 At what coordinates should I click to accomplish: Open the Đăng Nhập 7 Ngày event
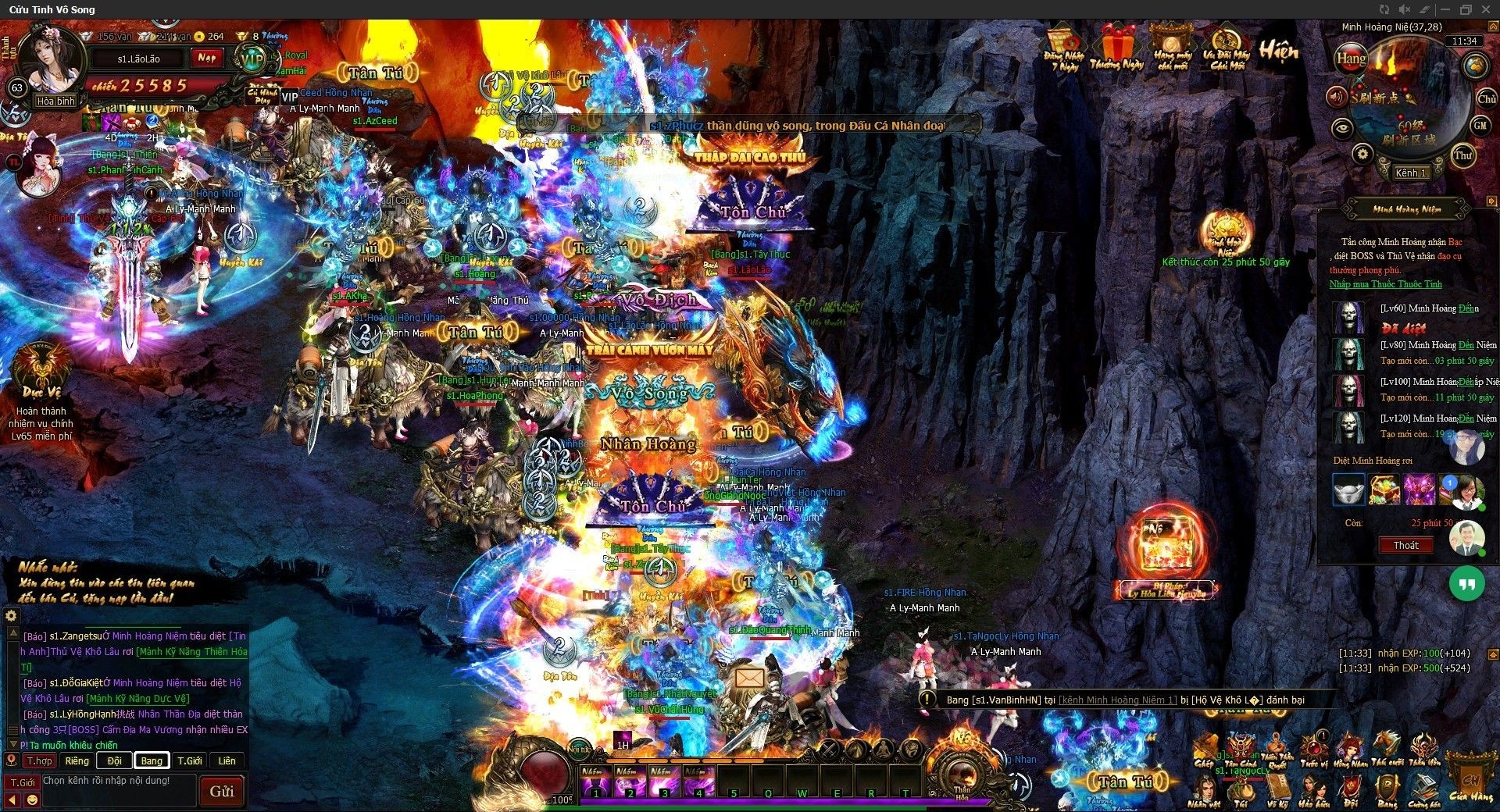pyautogui.click(x=1063, y=48)
